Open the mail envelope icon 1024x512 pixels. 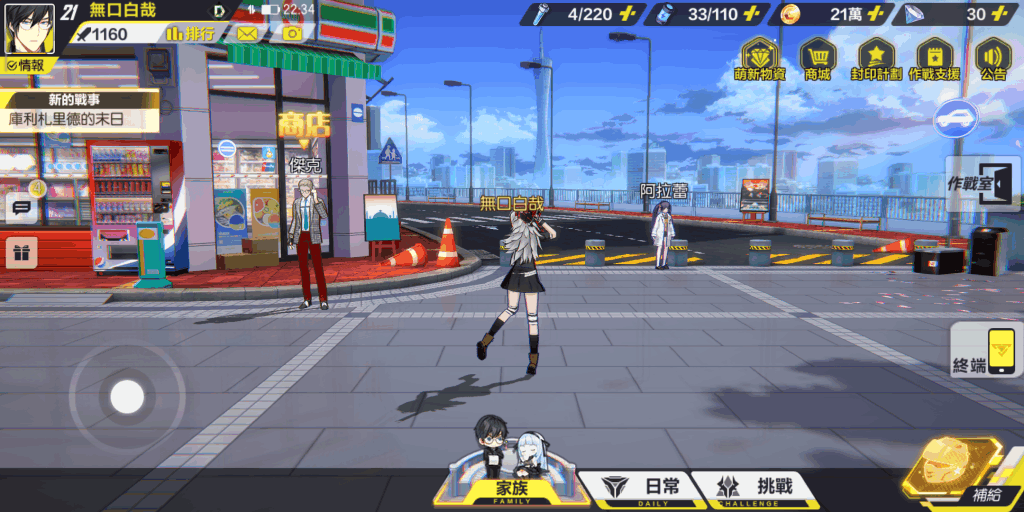[247, 34]
